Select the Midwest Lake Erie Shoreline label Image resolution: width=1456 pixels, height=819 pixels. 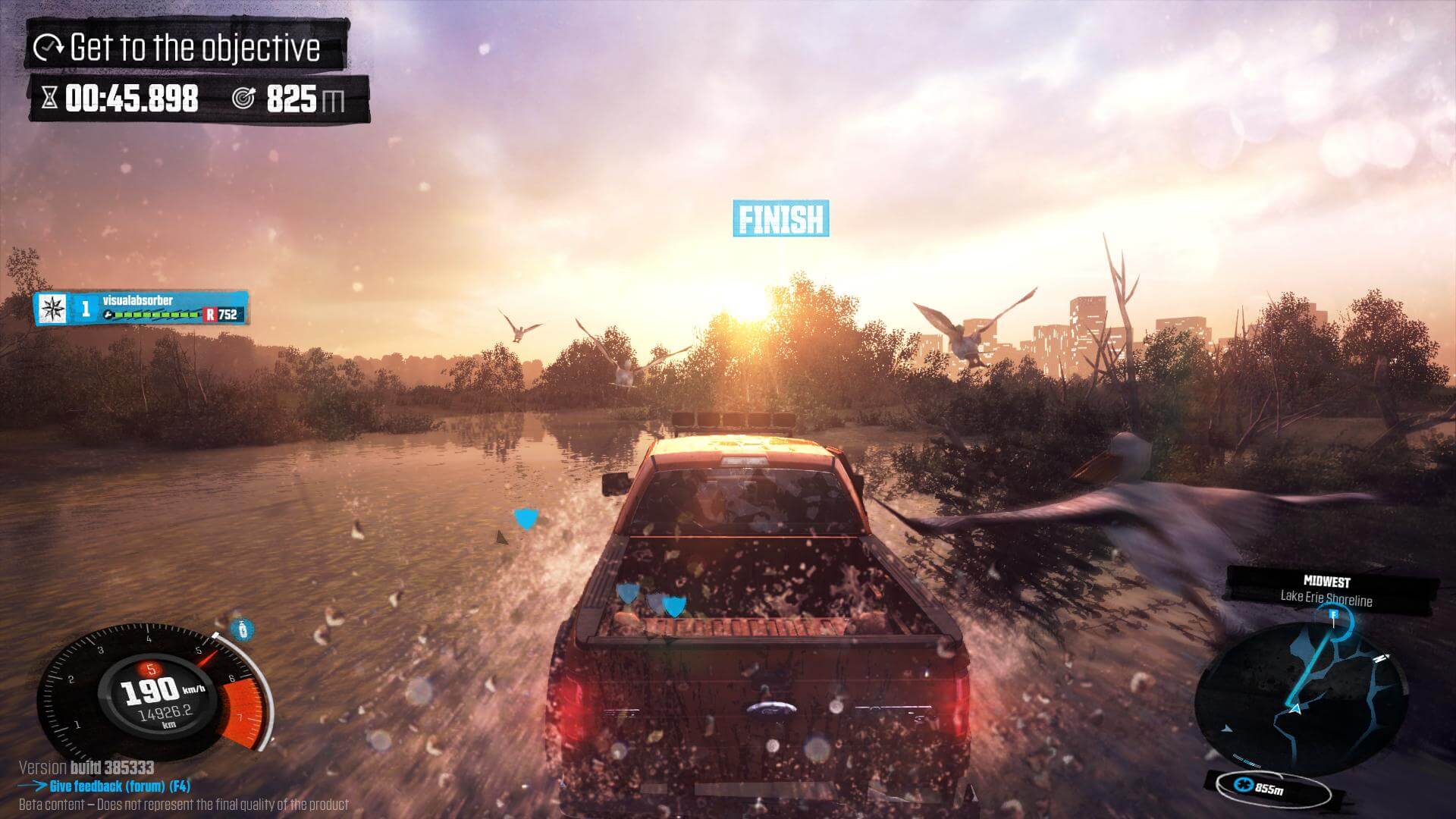[1326, 590]
